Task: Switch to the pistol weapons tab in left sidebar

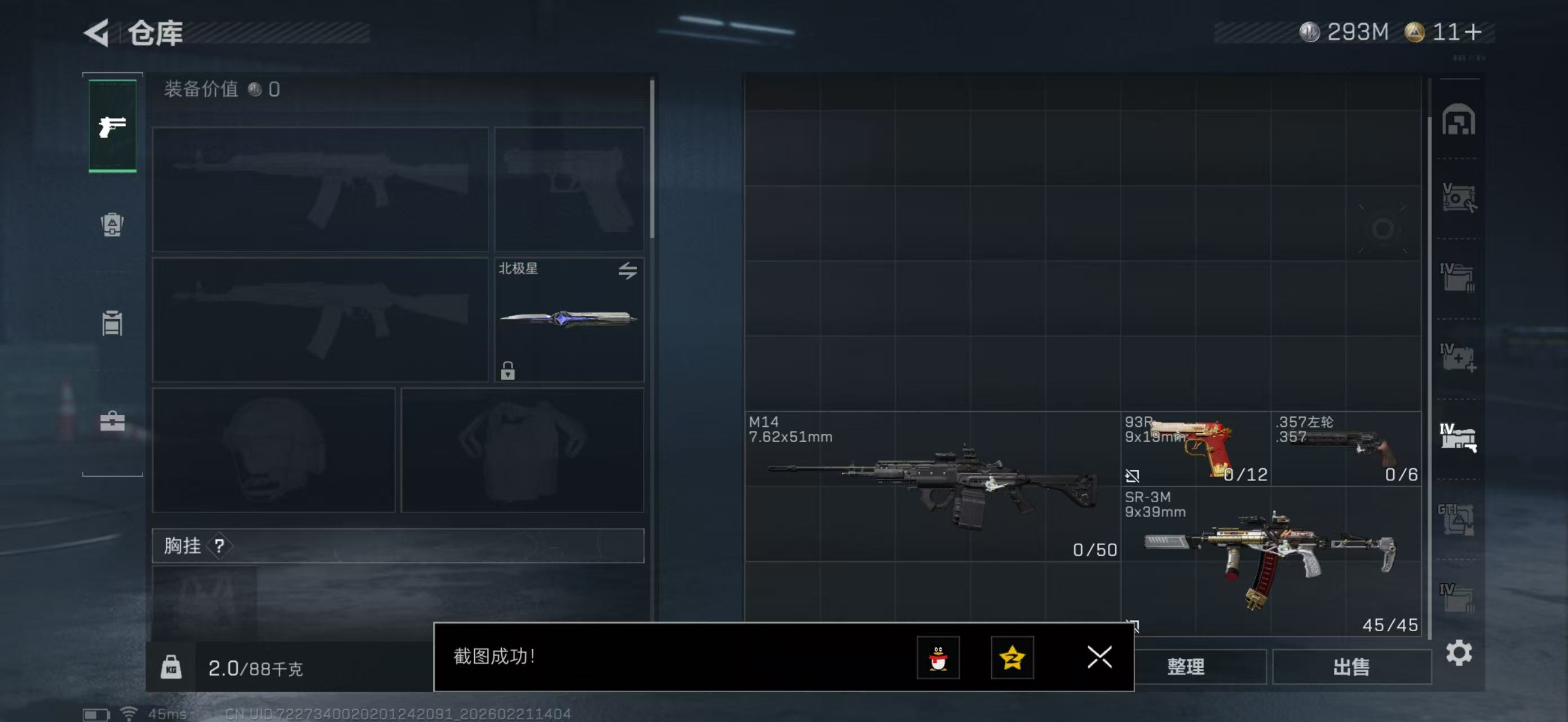Action: click(x=112, y=126)
